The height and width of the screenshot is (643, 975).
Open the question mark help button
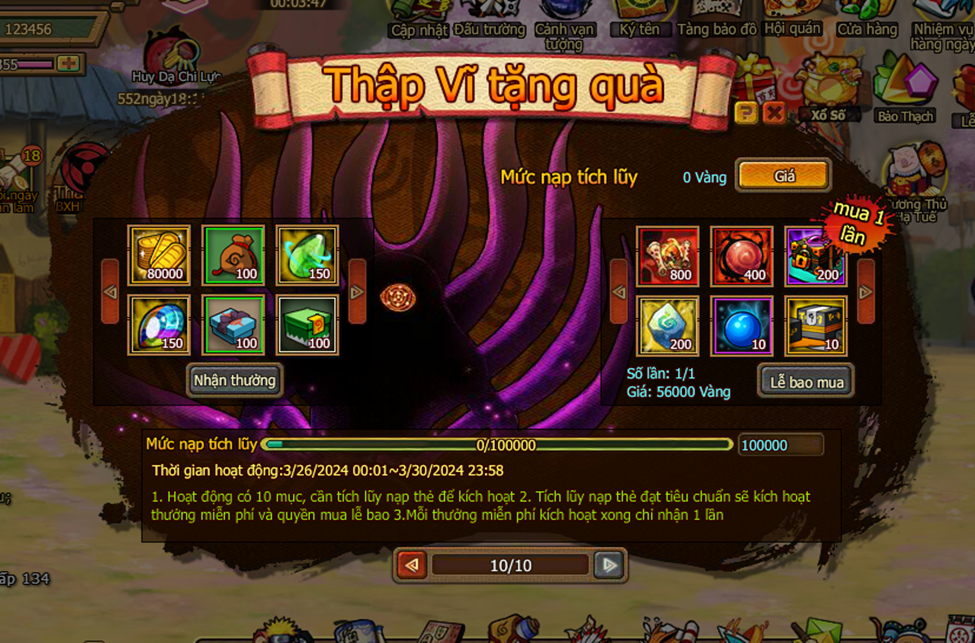click(x=746, y=113)
